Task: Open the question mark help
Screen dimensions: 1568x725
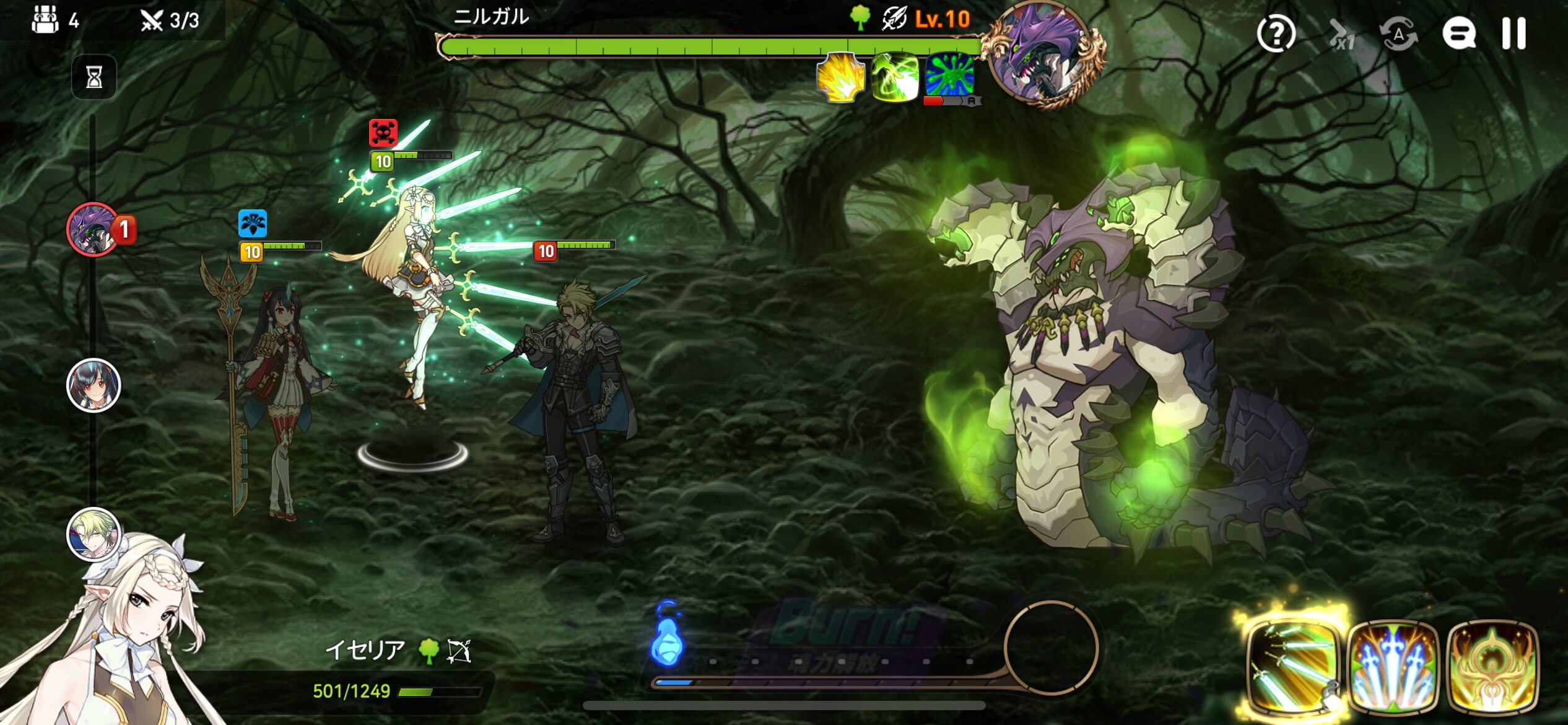Action: point(1276,33)
